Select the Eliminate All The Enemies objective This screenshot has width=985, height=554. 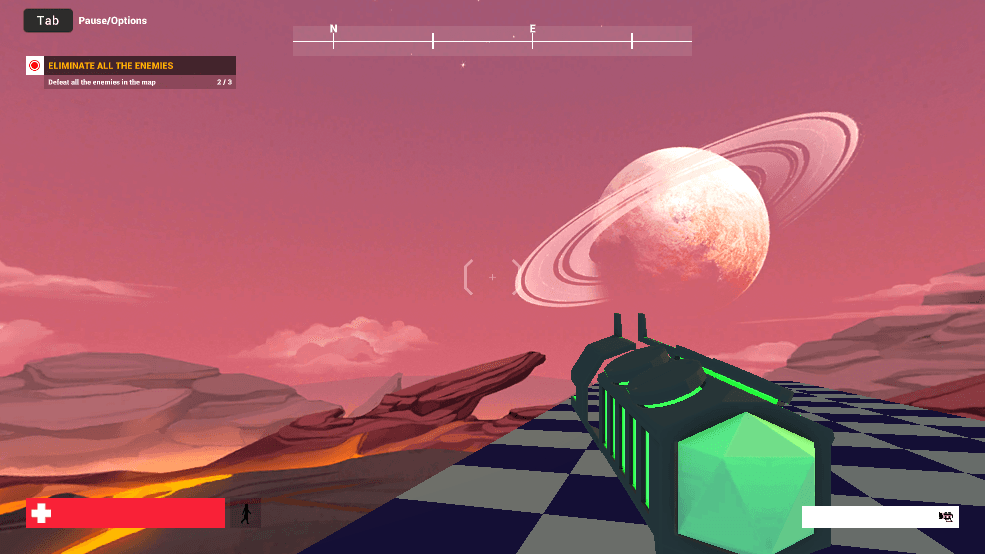(111, 66)
